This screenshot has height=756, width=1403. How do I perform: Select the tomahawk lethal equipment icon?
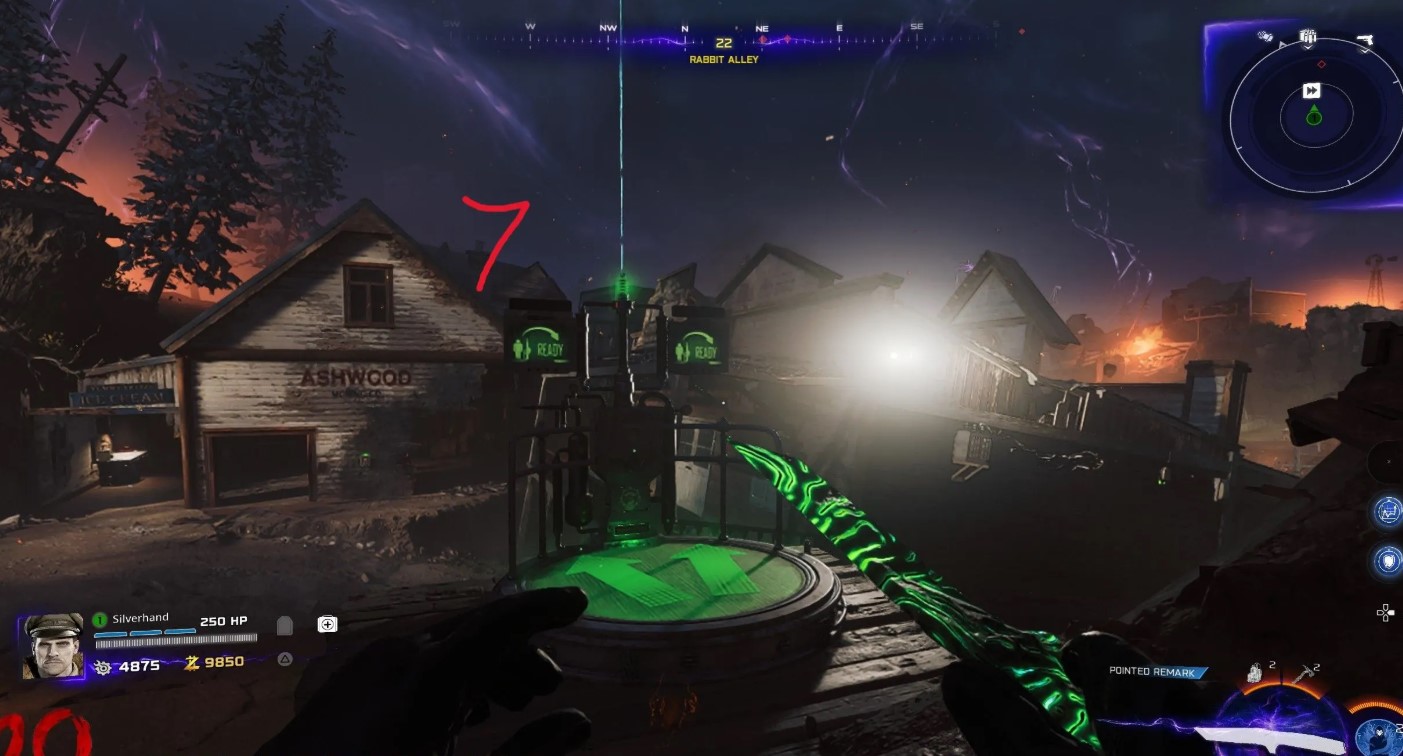1304,675
